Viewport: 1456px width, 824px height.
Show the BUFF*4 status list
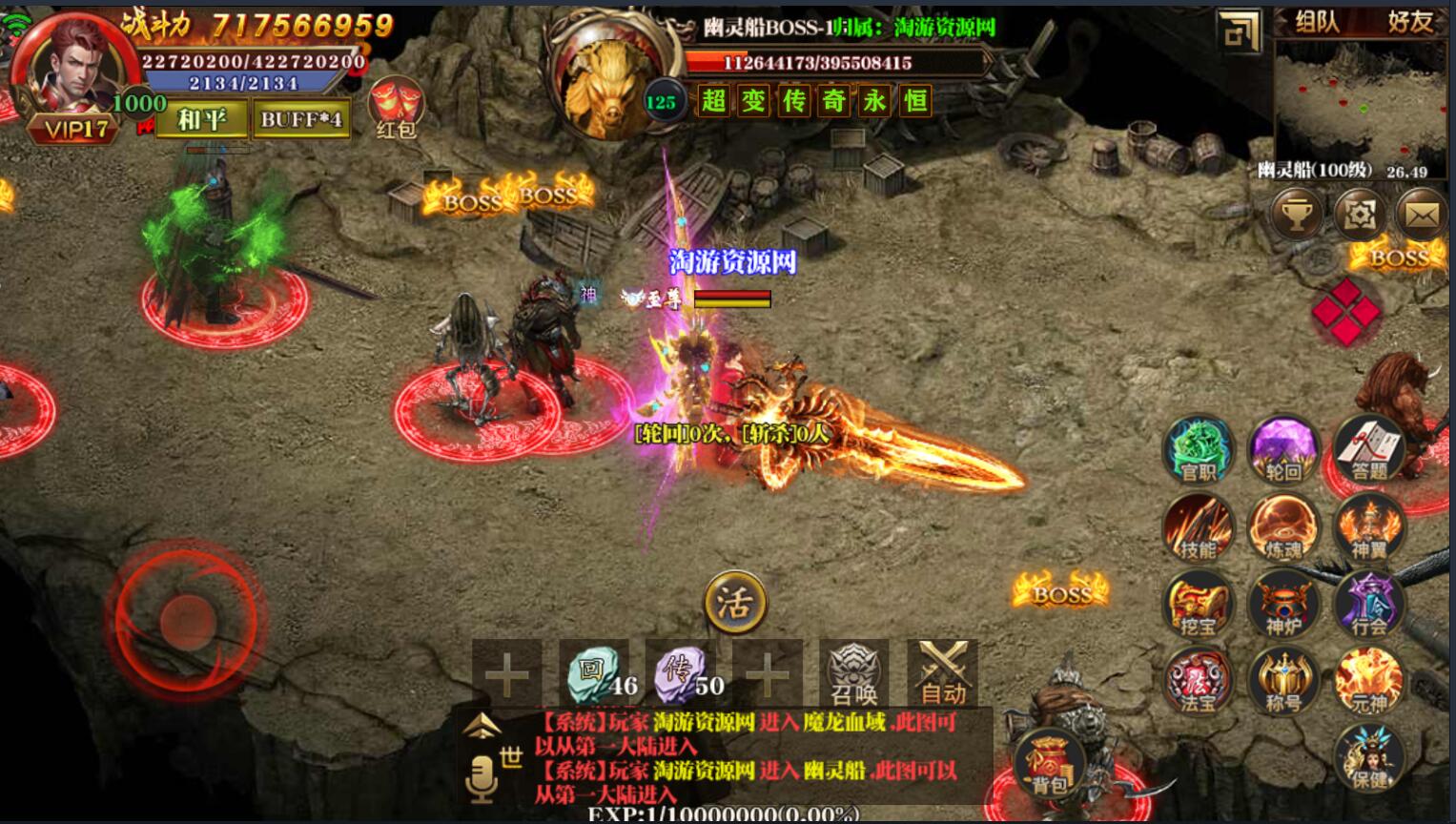click(300, 119)
